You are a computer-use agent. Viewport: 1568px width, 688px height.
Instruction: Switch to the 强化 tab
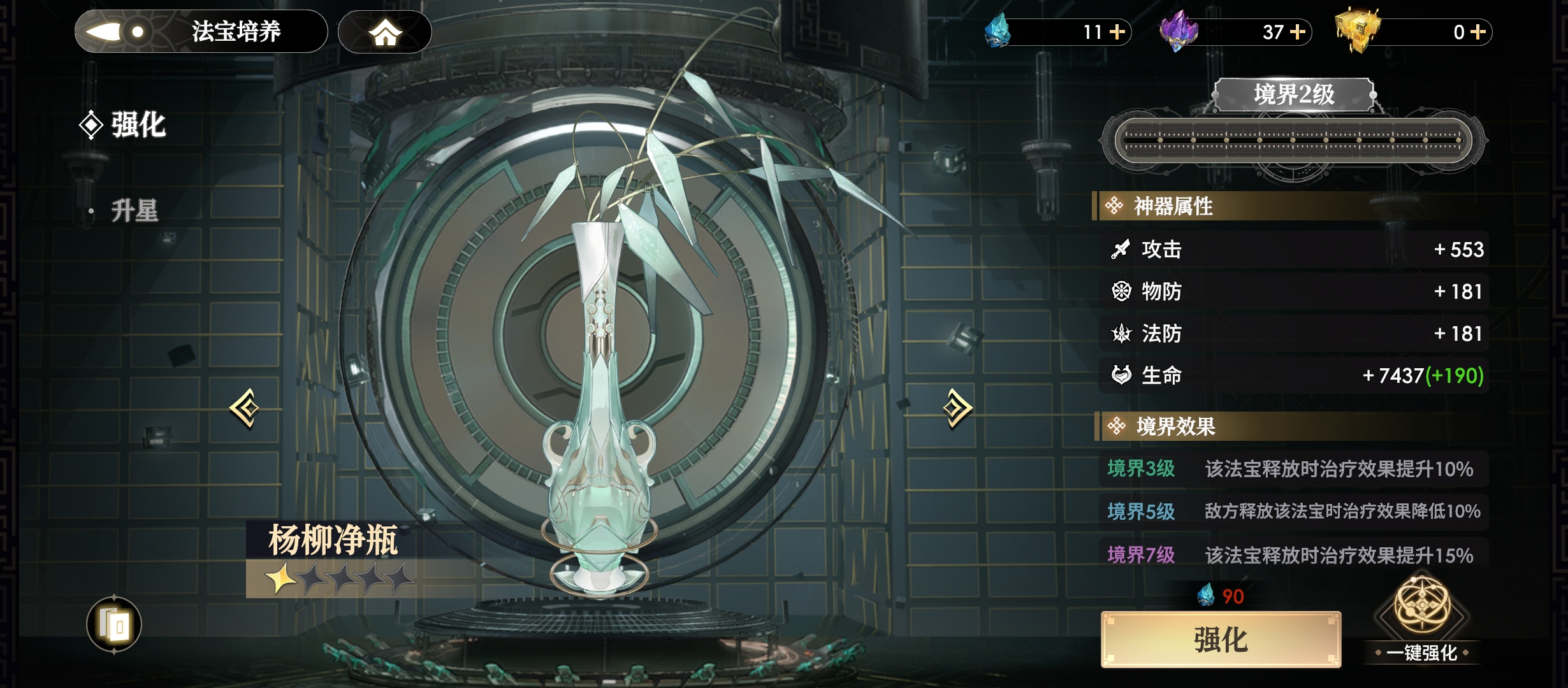(x=137, y=125)
